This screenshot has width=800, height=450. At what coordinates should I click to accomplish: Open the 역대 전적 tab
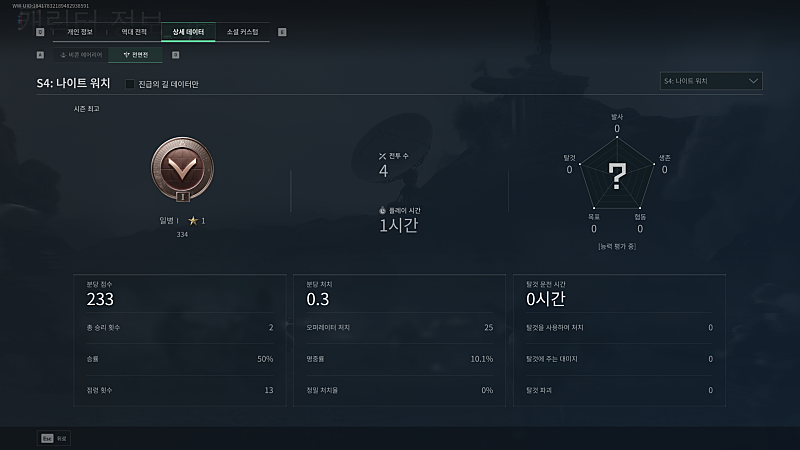click(134, 32)
